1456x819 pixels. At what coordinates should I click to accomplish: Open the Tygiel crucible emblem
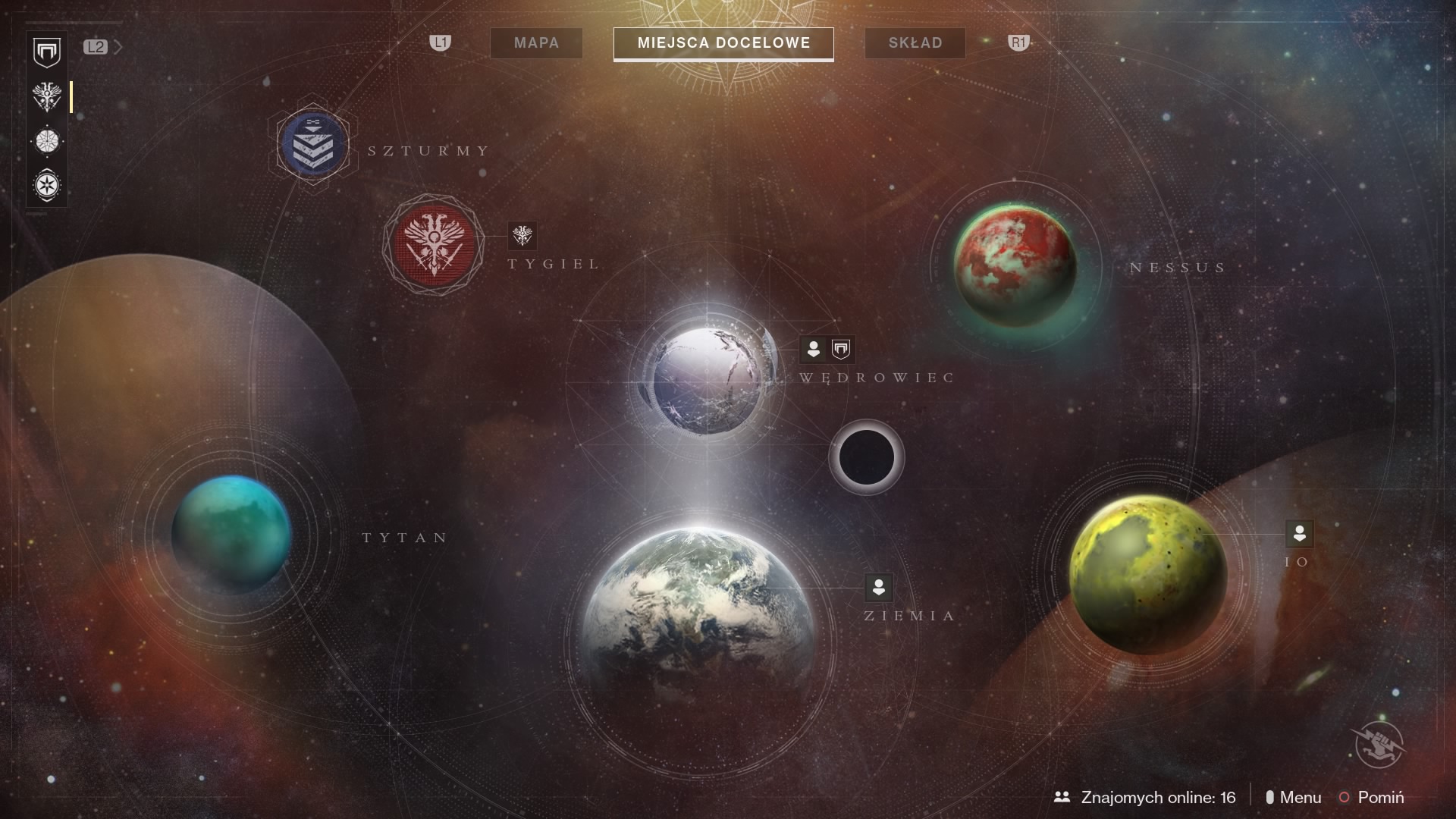point(433,244)
